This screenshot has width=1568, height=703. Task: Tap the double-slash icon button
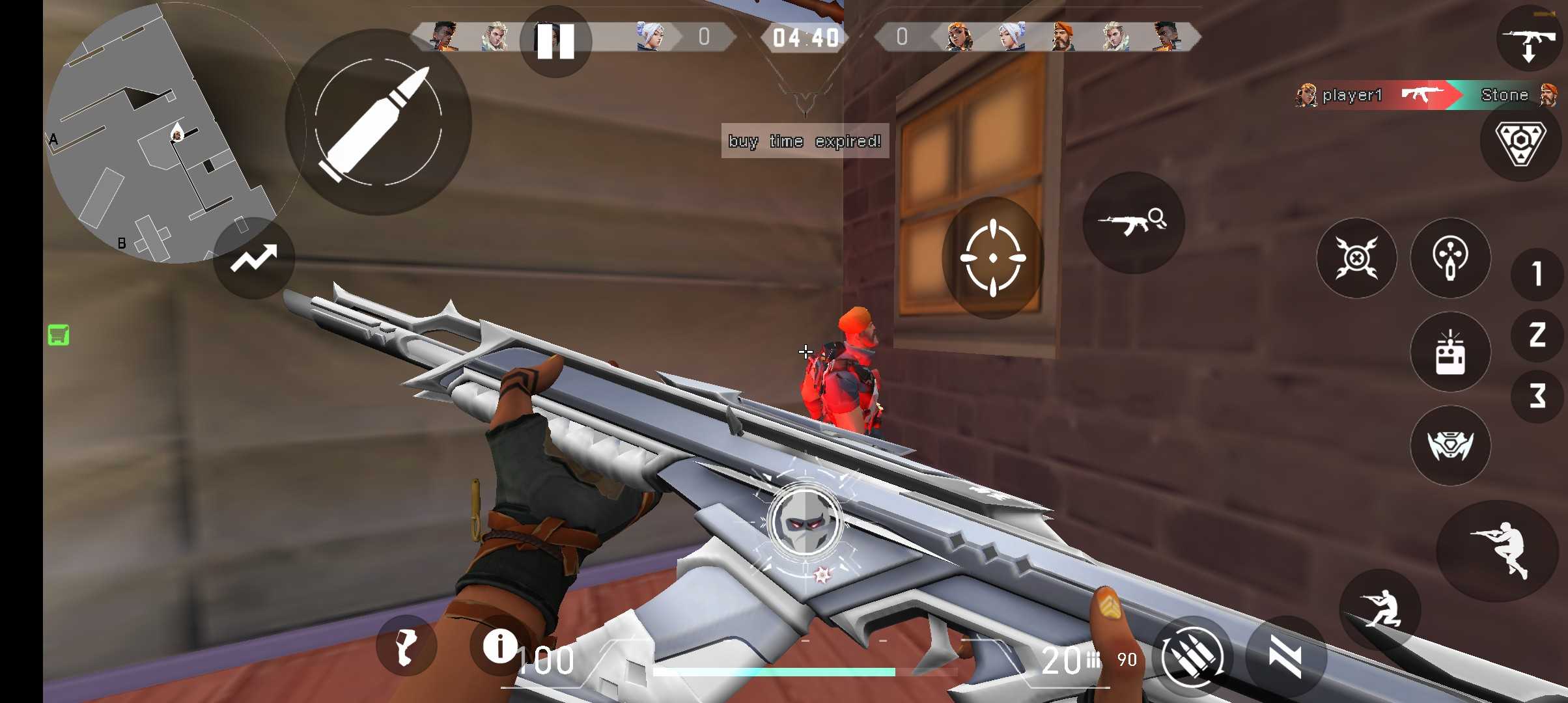point(1286,656)
